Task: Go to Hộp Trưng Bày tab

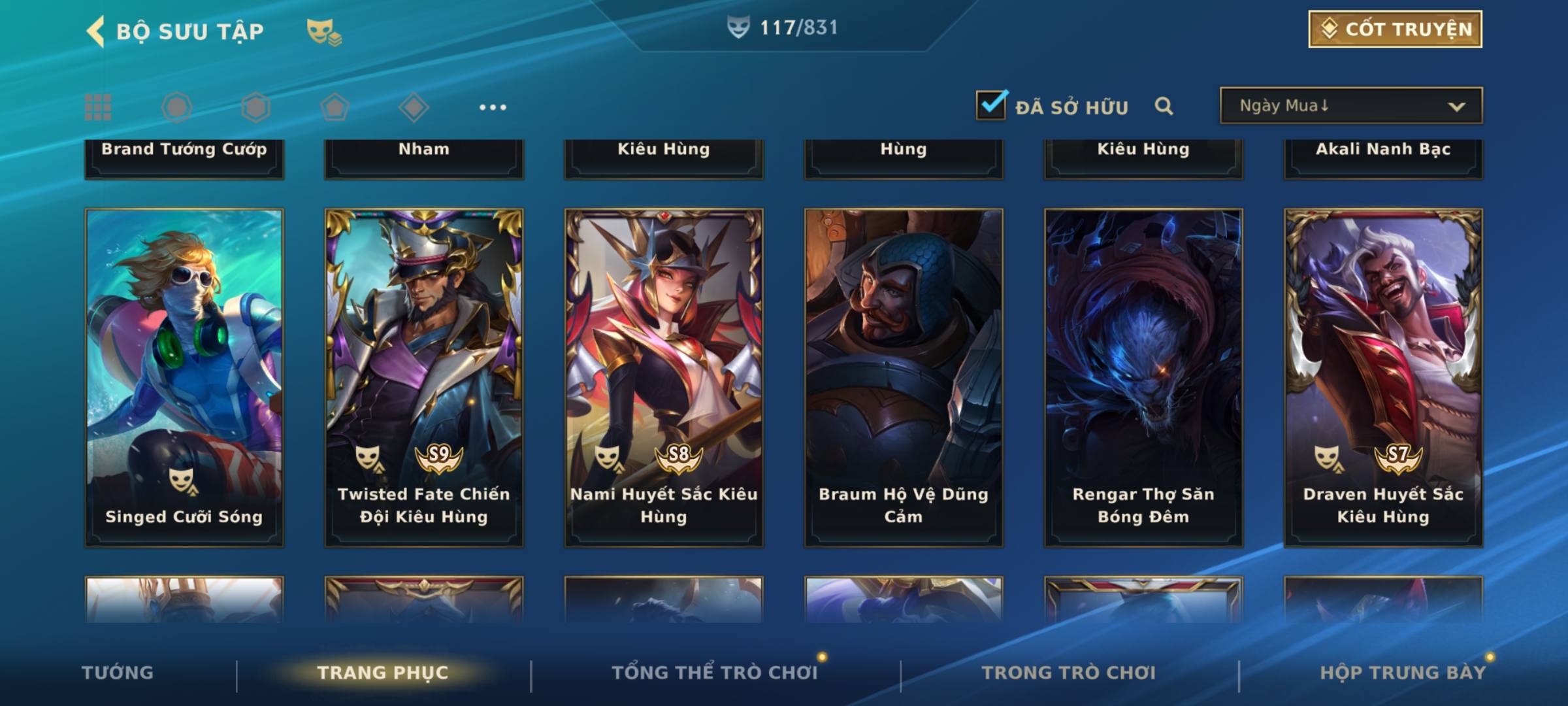Action: click(x=1403, y=673)
